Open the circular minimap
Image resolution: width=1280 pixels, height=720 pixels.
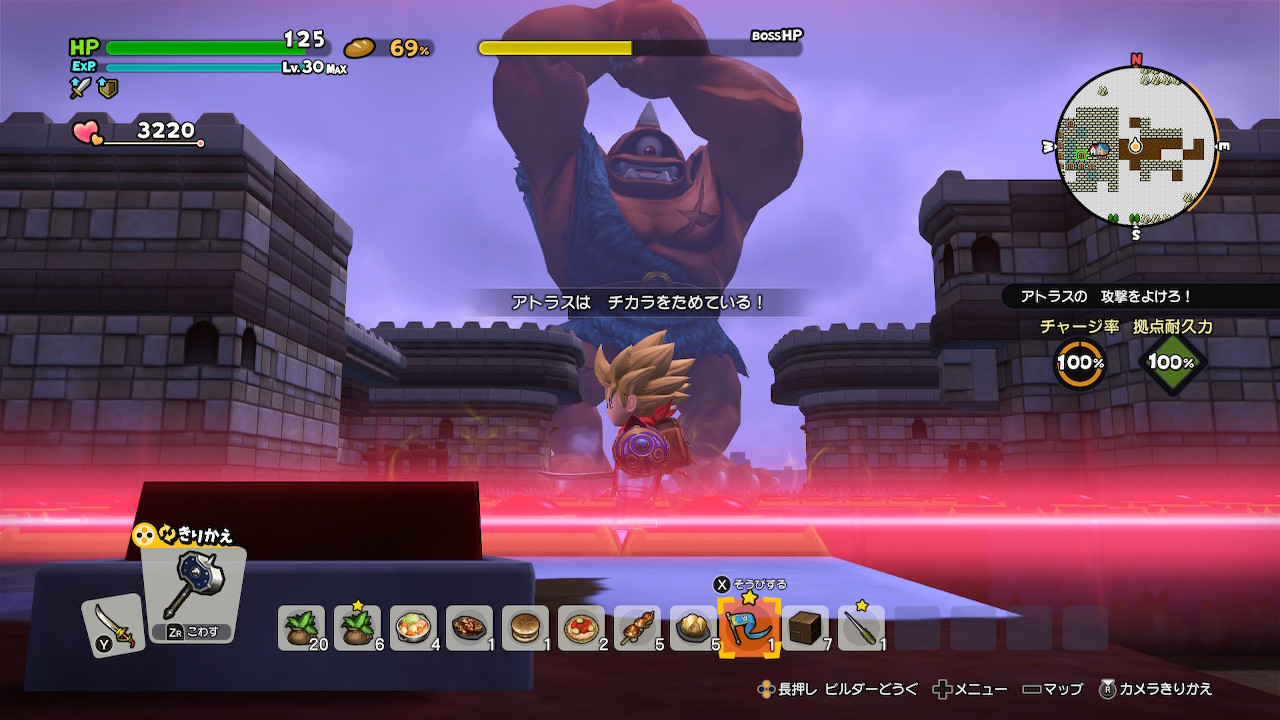(x=1136, y=146)
